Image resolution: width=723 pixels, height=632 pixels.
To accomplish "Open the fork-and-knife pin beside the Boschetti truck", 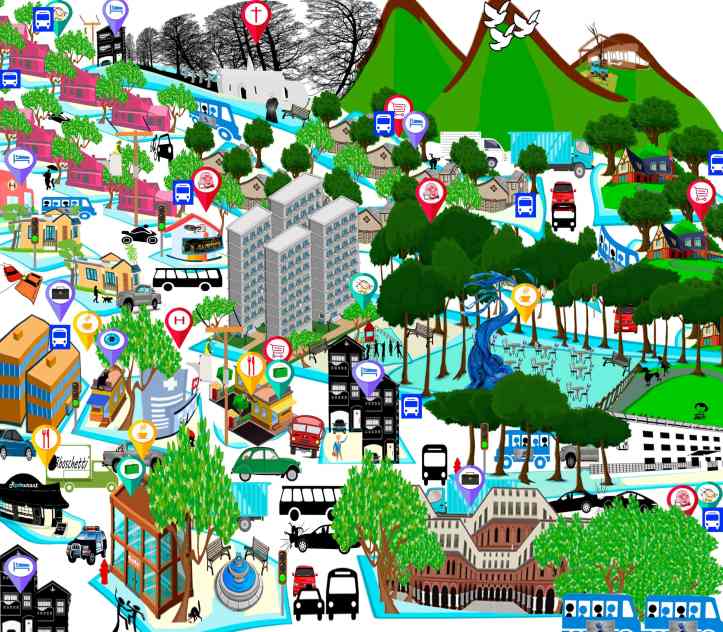I will [x=46, y=439].
